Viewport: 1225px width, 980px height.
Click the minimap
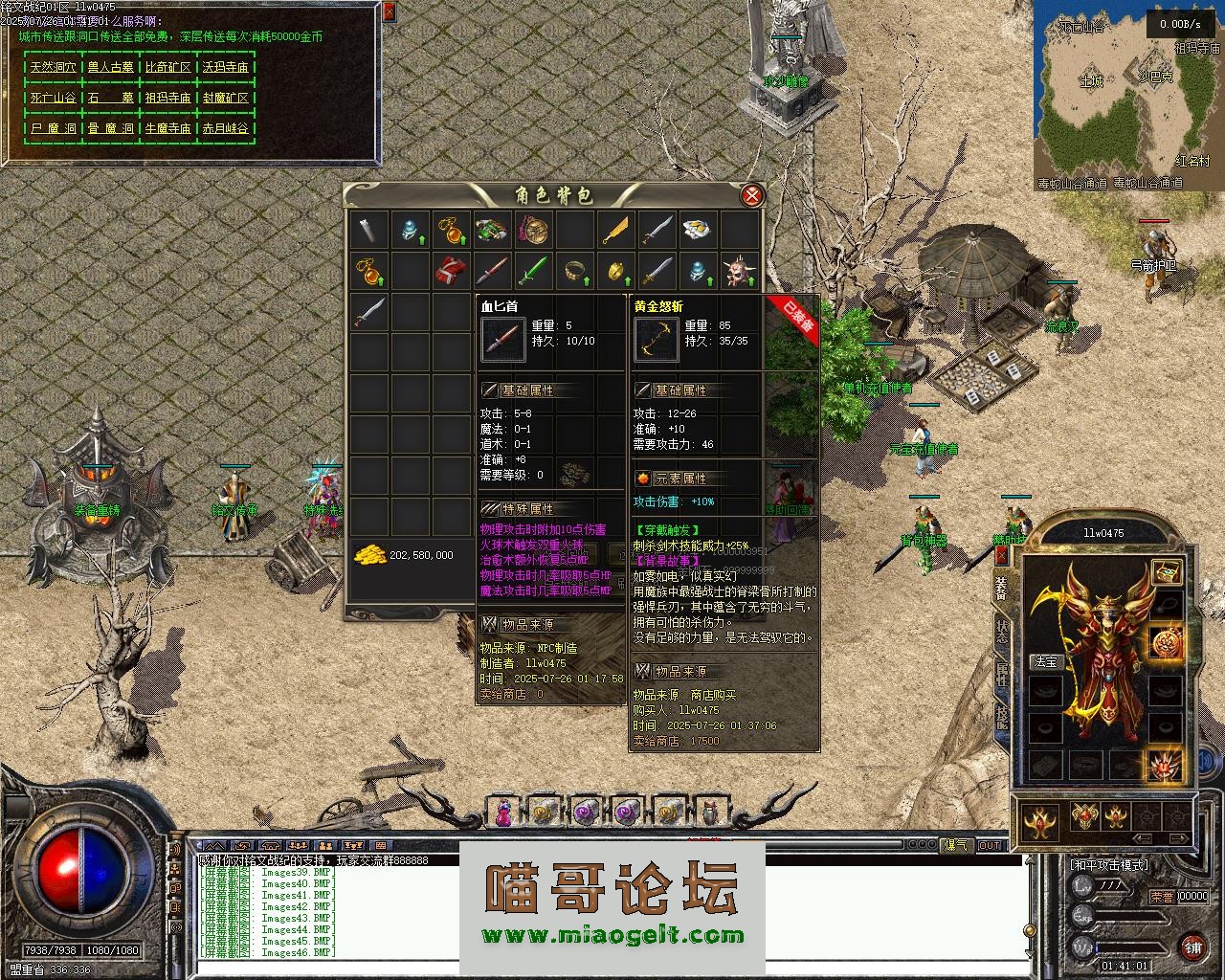tap(1127, 96)
